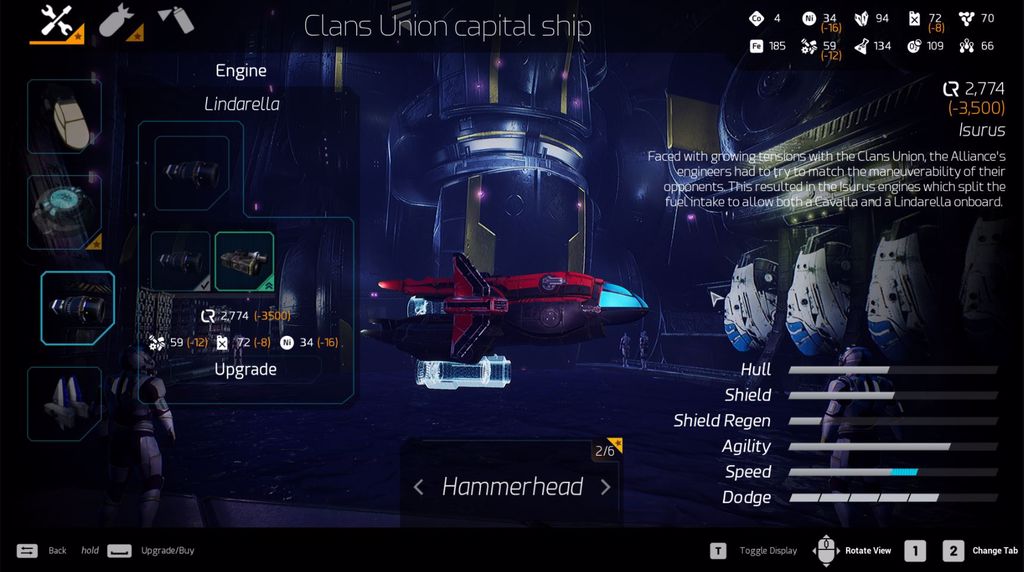Image resolution: width=1024 pixels, height=572 pixels.
Task: Pick the owned engine with checkmark
Action: coord(180,261)
